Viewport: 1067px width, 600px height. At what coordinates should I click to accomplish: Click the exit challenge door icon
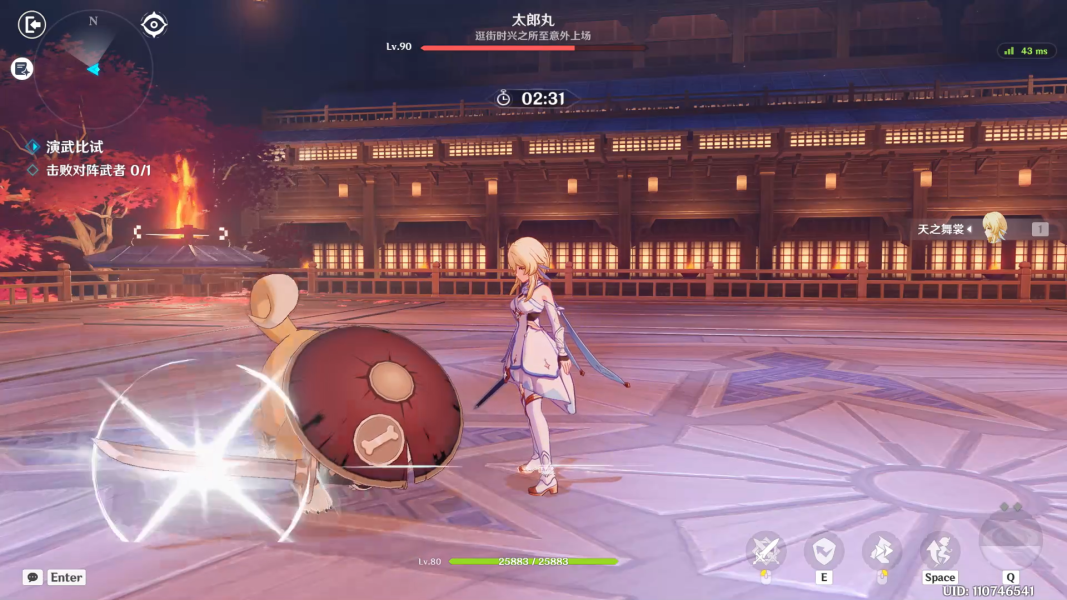(32, 24)
